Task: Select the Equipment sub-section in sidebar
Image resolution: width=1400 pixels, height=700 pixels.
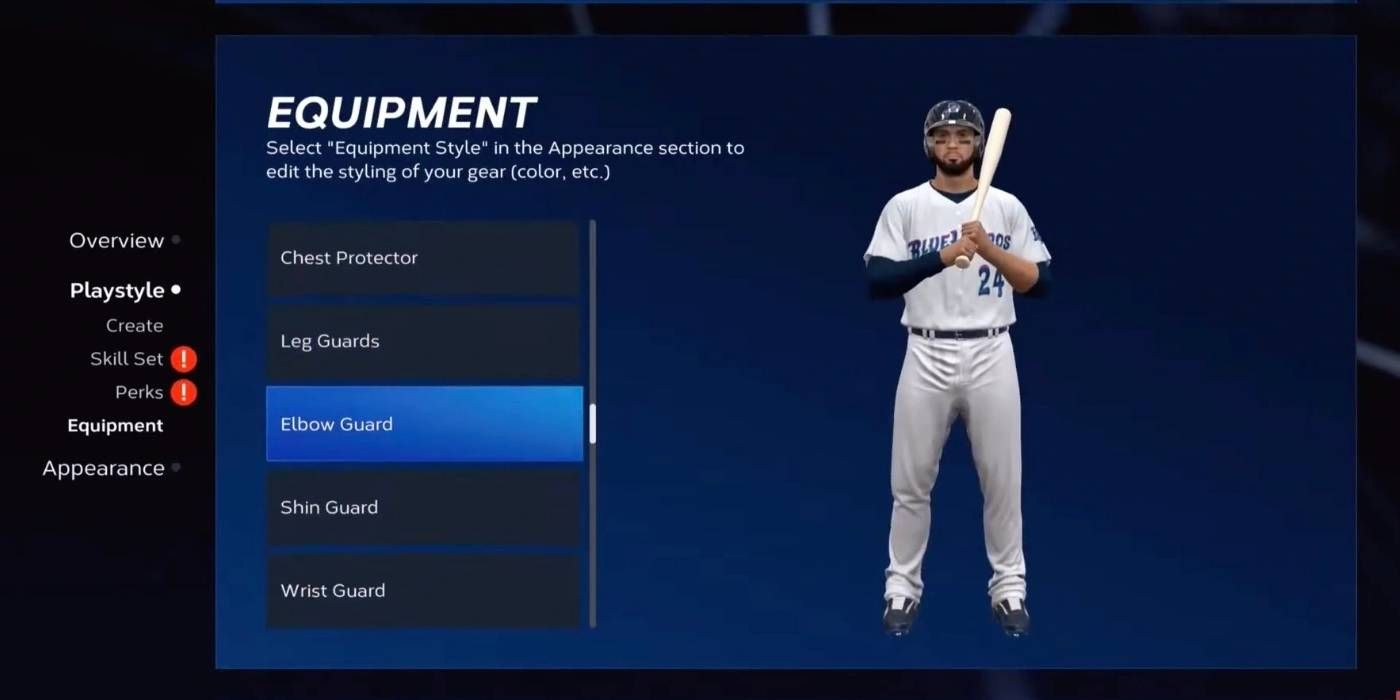Action: coord(115,426)
